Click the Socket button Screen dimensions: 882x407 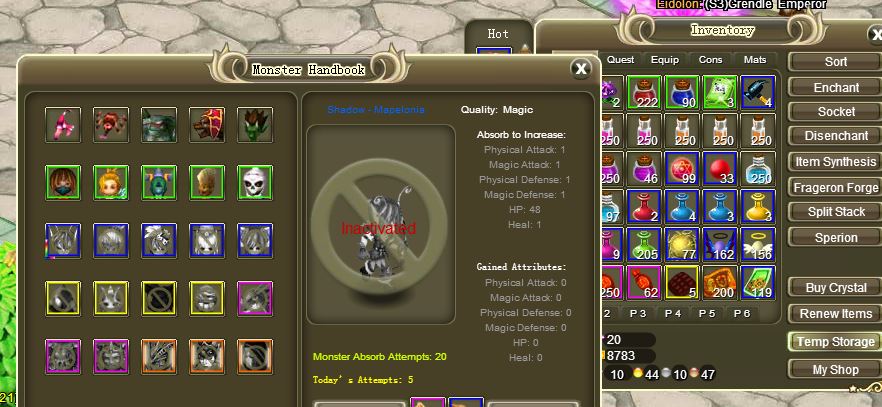[x=835, y=112]
